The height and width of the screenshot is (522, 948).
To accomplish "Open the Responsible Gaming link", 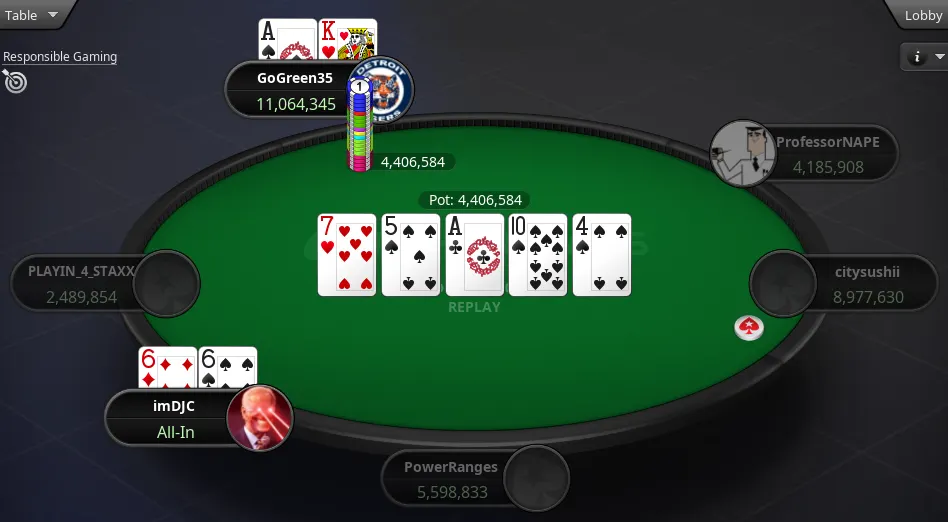I will point(60,57).
